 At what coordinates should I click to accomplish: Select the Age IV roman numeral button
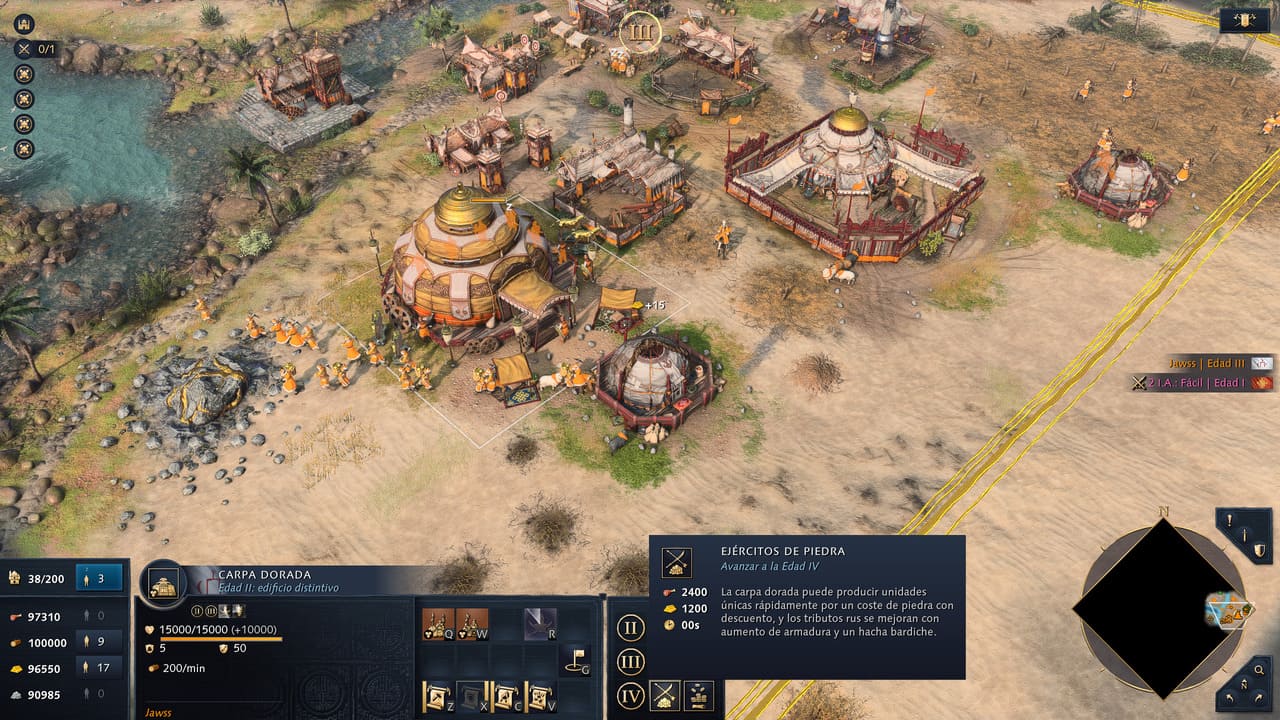[x=630, y=695]
